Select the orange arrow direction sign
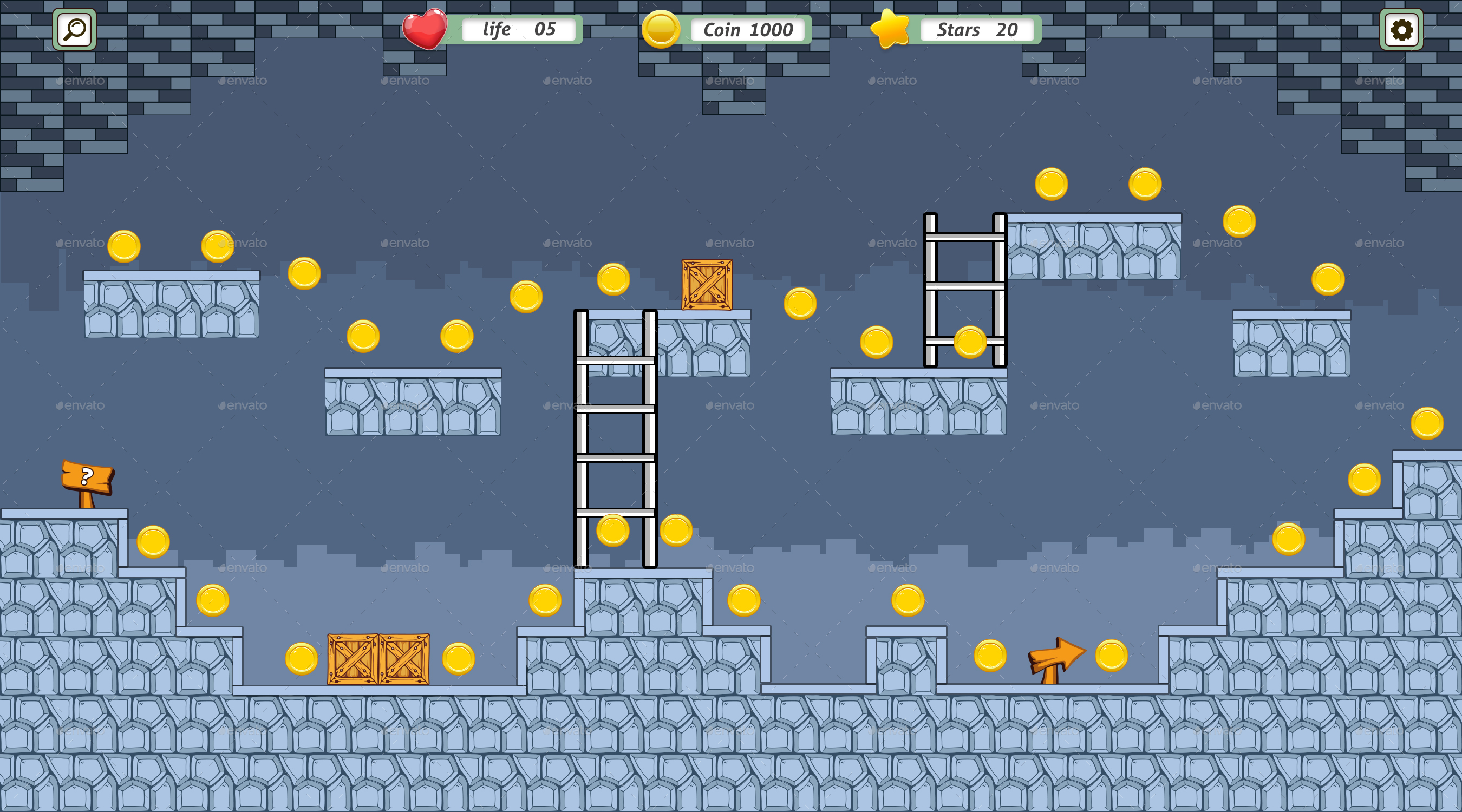Screen dimensions: 1462x812 coord(1057,656)
